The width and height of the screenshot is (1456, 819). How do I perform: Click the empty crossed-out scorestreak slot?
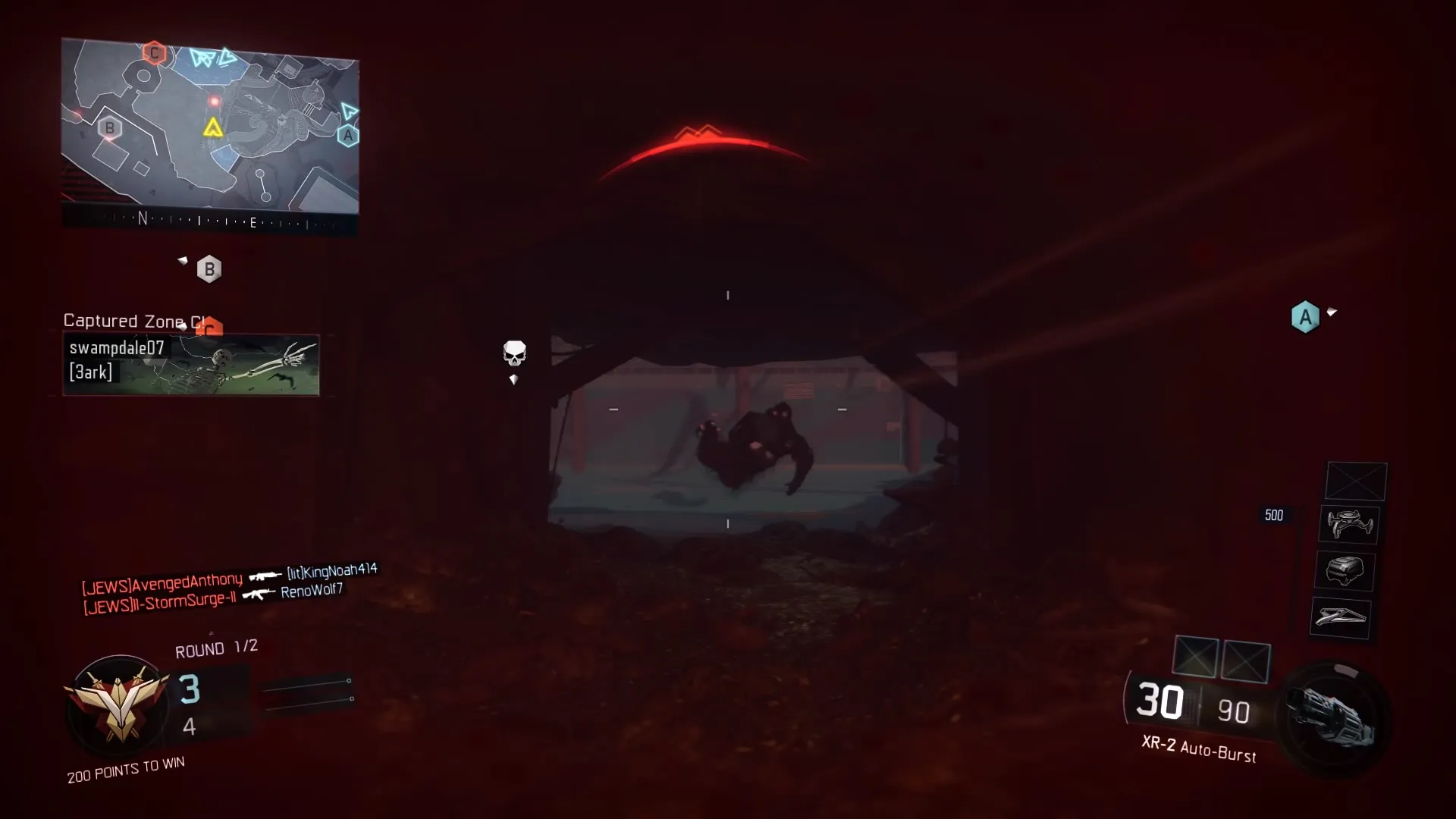(1355, 481)
